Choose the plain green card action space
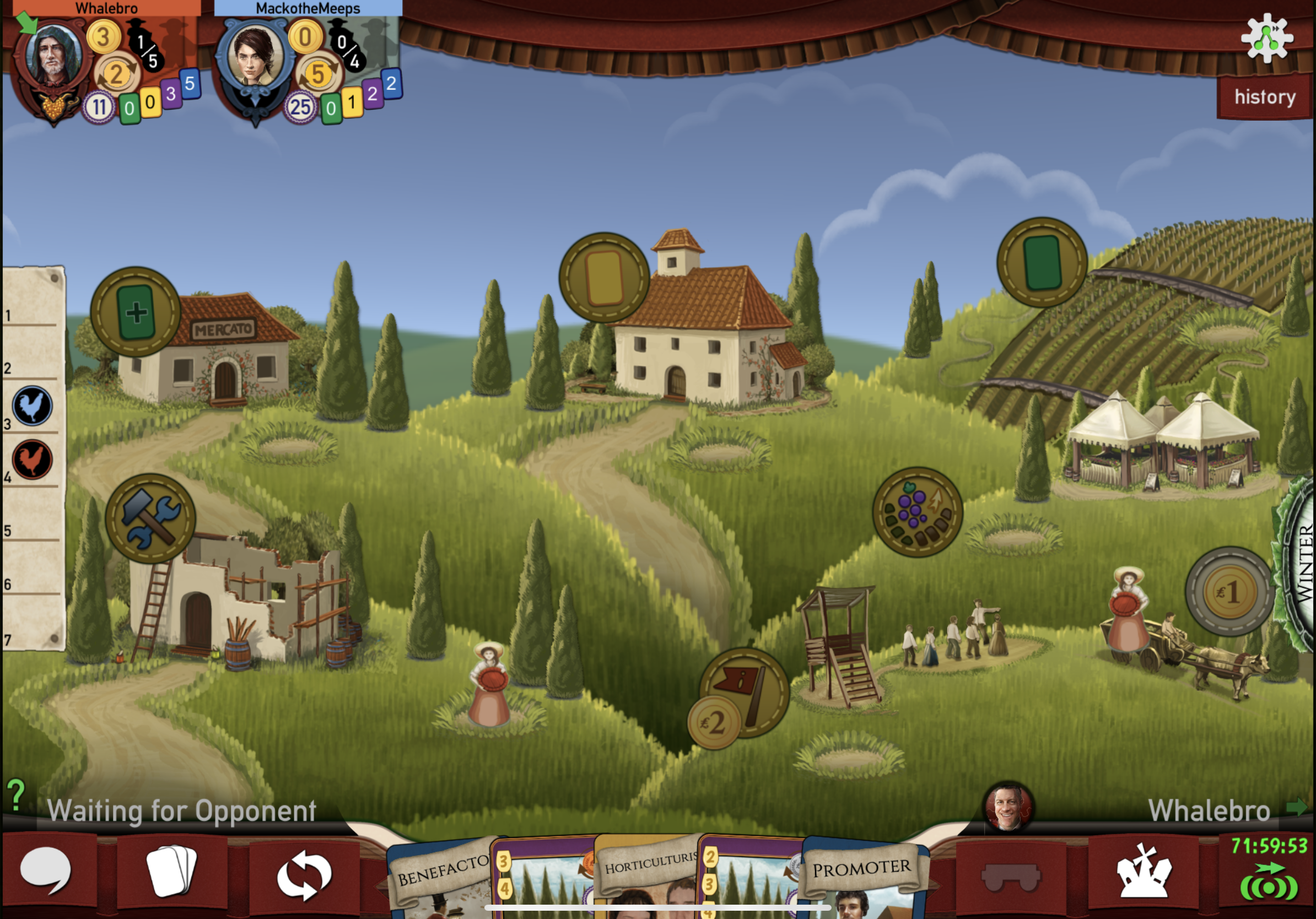Screen dimensions: 1316x919 [1042, 262]
